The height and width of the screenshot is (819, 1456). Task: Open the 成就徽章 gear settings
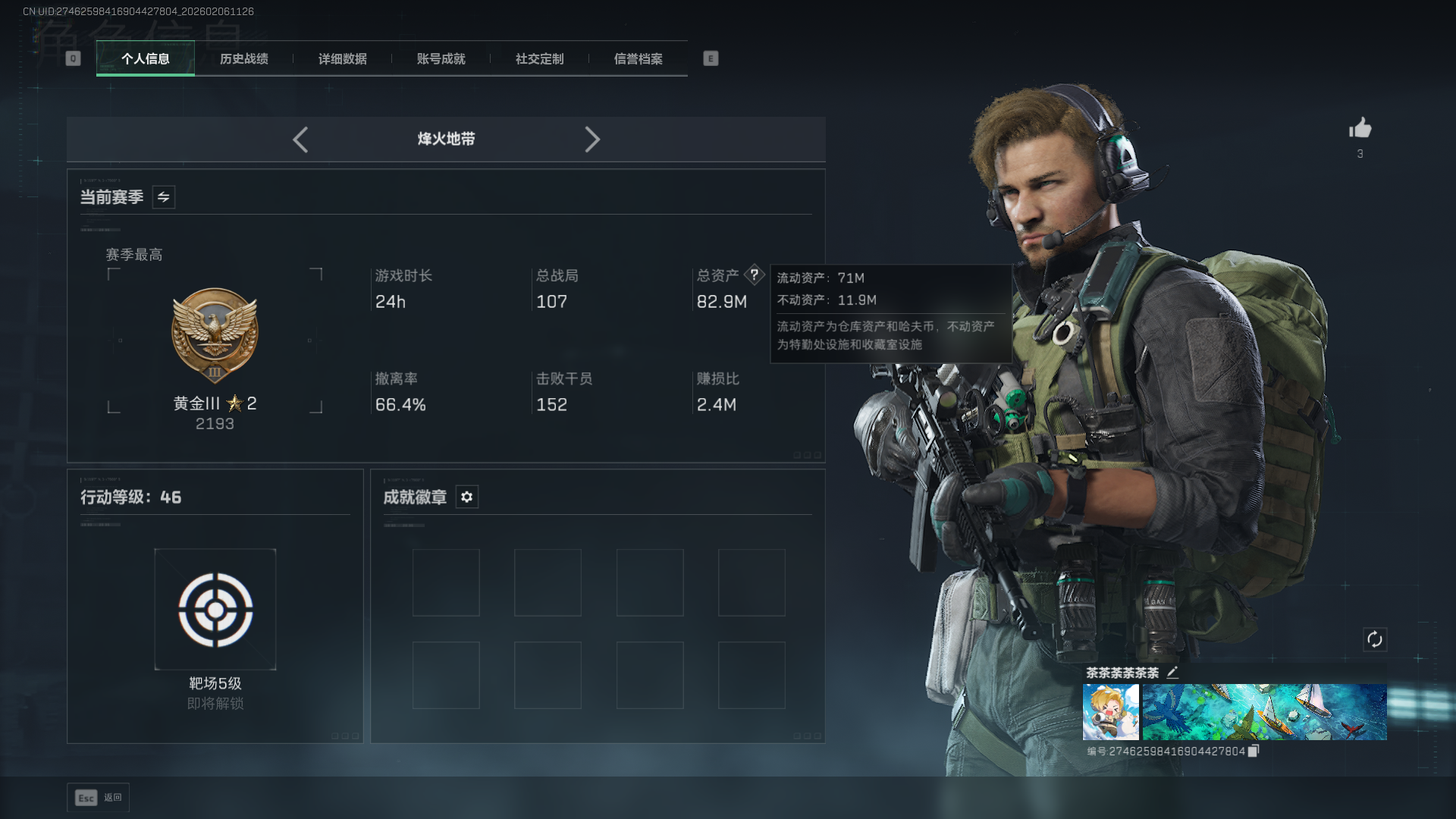tap(467, 497)
